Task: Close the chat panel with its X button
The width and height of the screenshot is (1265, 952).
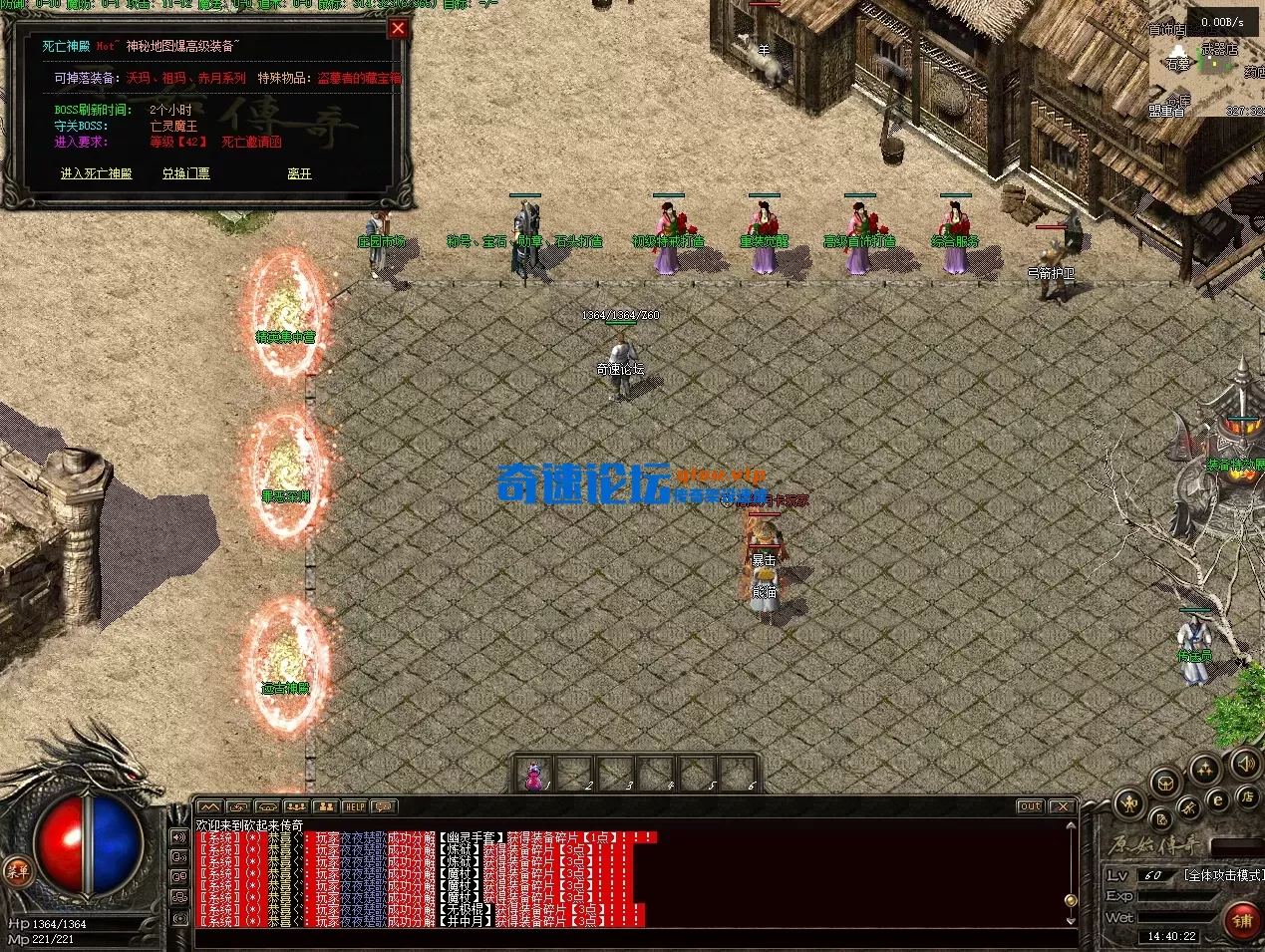Action: [x=1062, y=806]
